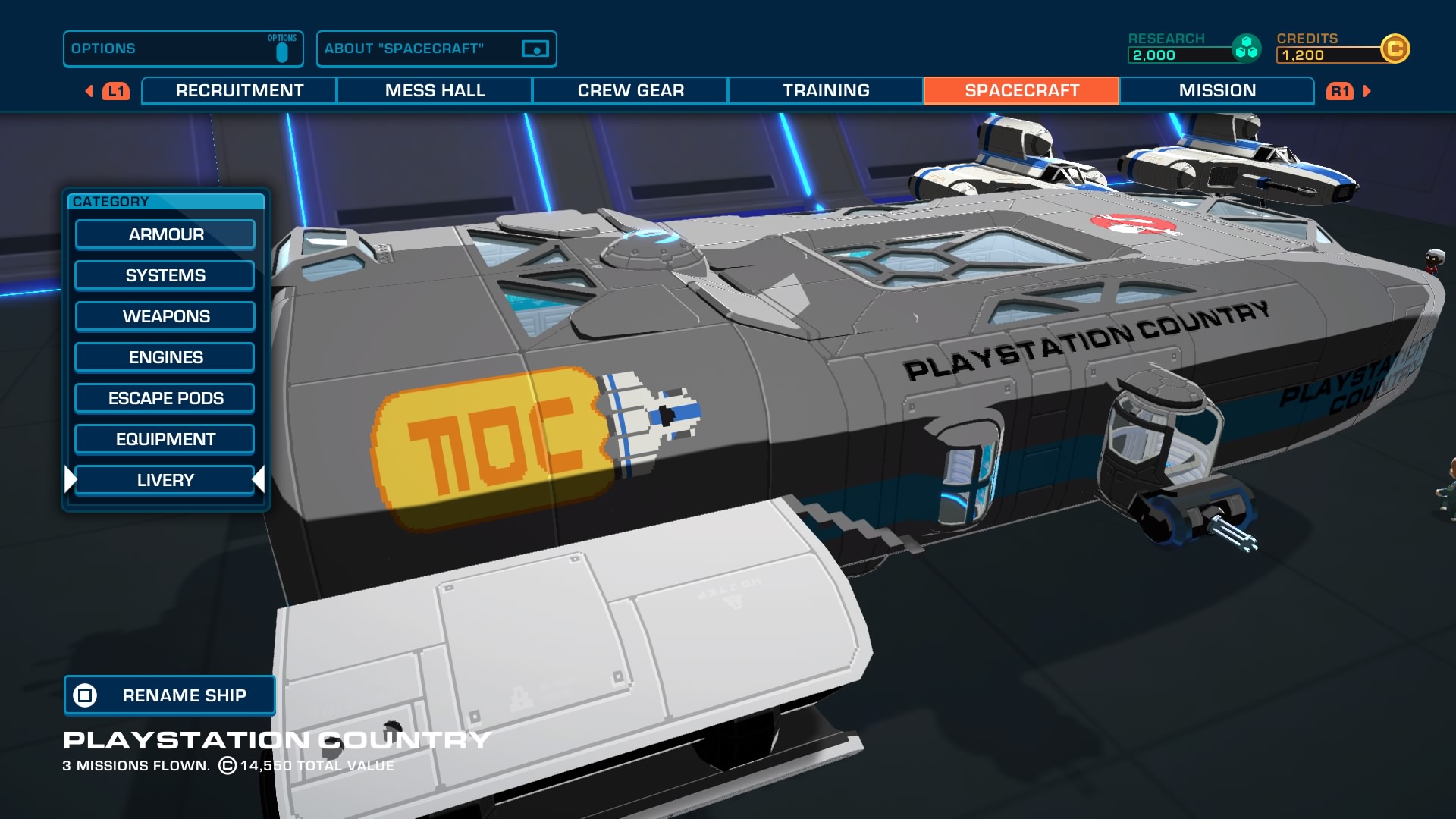Open the Crew Gear tab
The height and width of the screenshot is (819, 1456).
tap(630, 91)
